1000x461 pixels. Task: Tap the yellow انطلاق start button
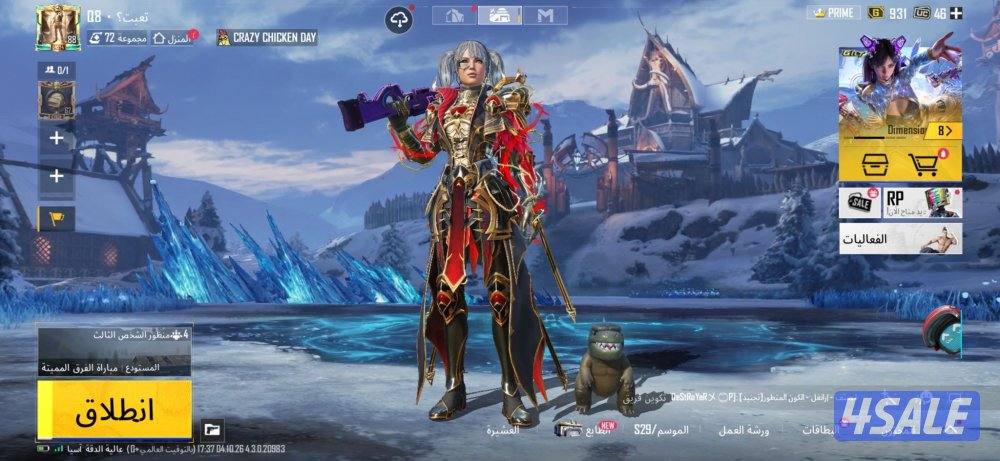tap(115, 410)
